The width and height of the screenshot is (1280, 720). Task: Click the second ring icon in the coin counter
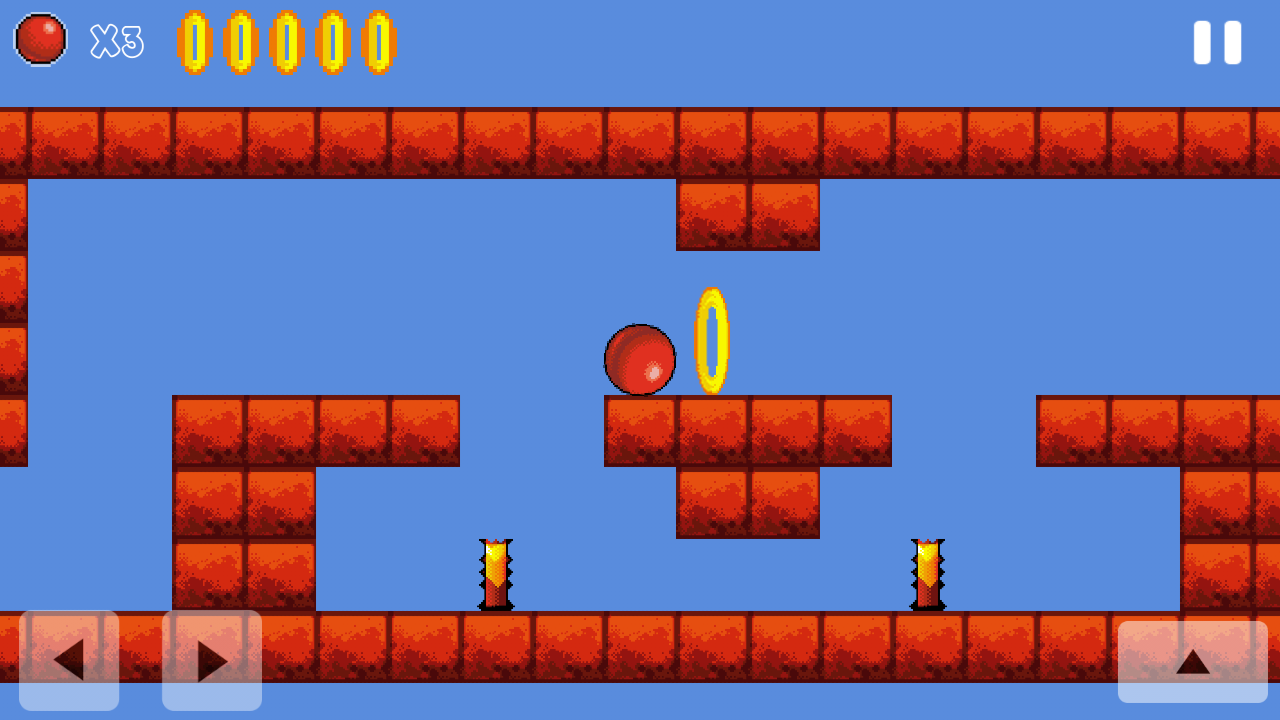pos(239,42)
